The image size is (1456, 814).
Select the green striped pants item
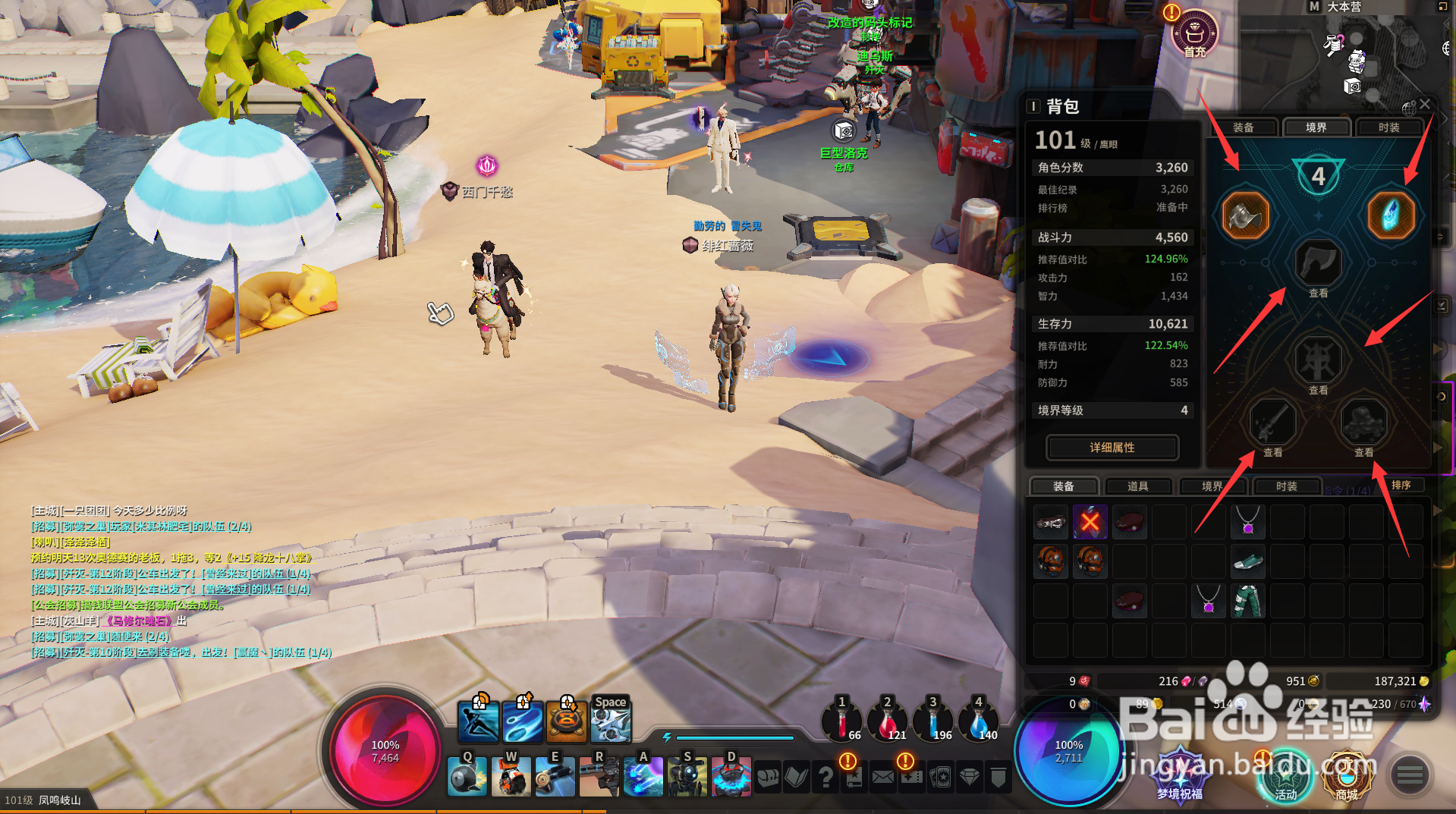1247,601
